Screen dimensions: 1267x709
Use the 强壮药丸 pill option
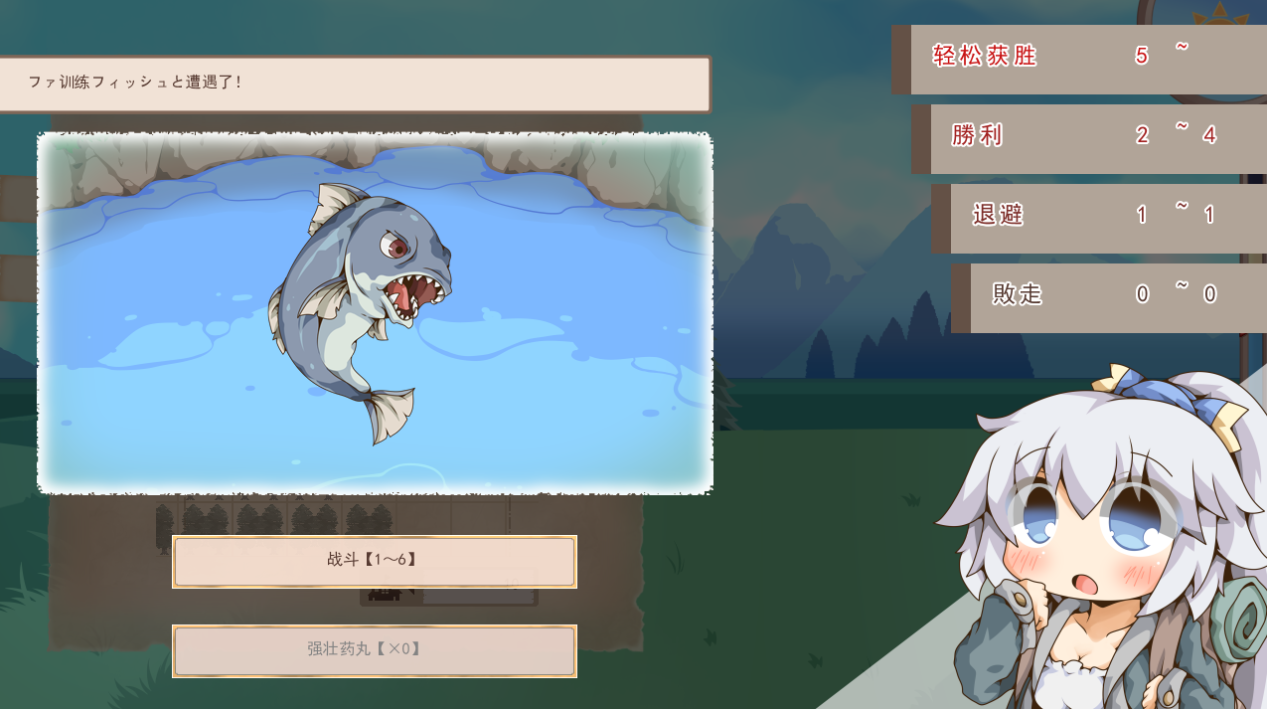pyautogui.click(x=374, y=650)
